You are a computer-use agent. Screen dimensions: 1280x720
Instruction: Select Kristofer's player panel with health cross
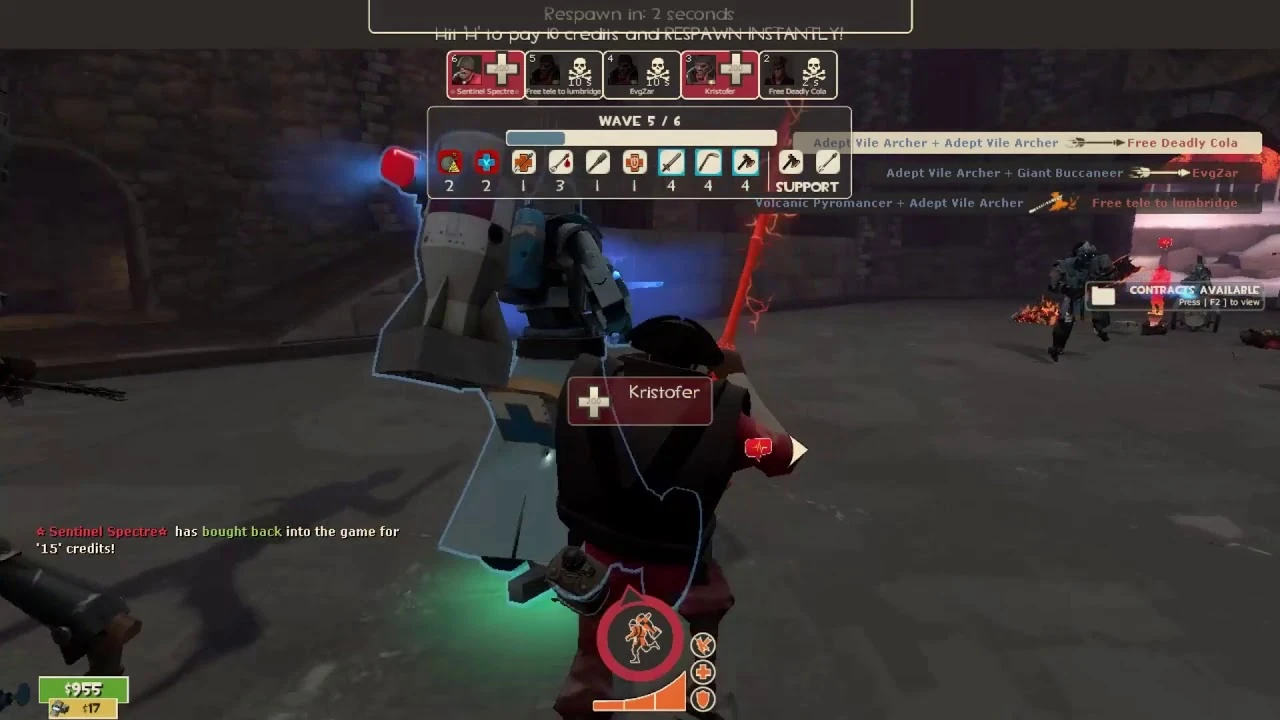tap(719, 74)
